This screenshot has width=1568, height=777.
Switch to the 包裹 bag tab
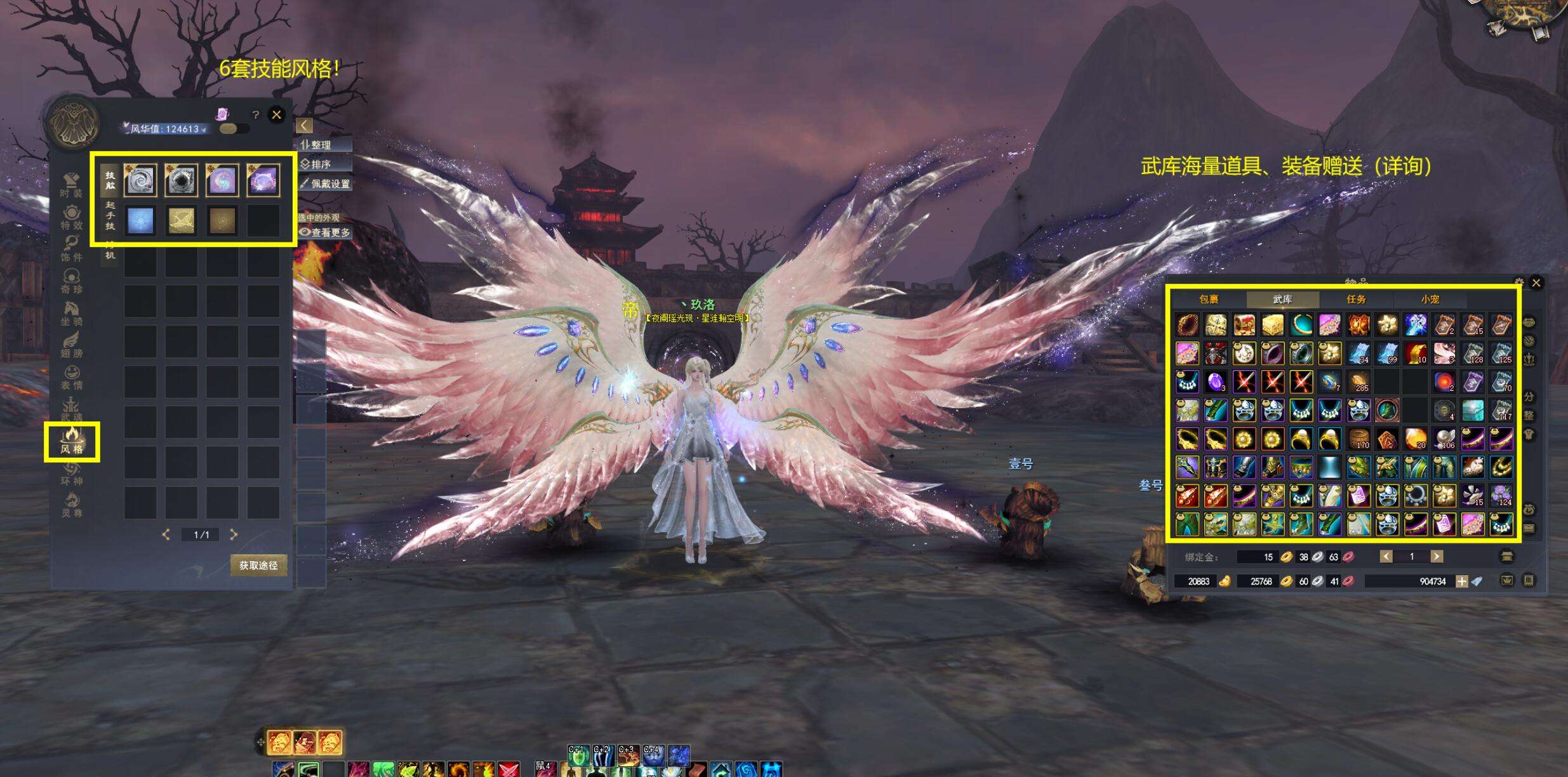click(1209, 299)
